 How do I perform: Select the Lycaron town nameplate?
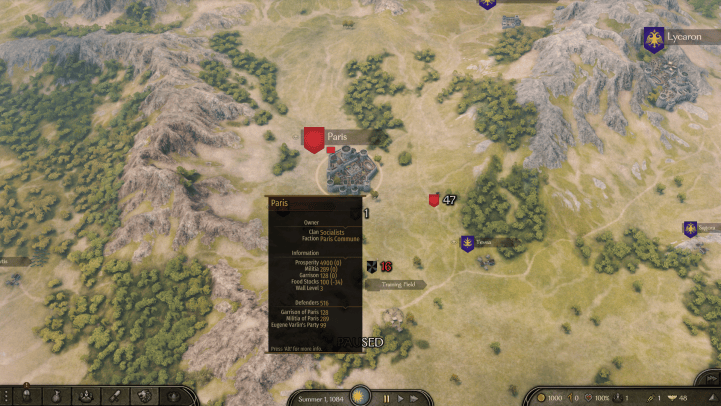[x=684, y=37]
